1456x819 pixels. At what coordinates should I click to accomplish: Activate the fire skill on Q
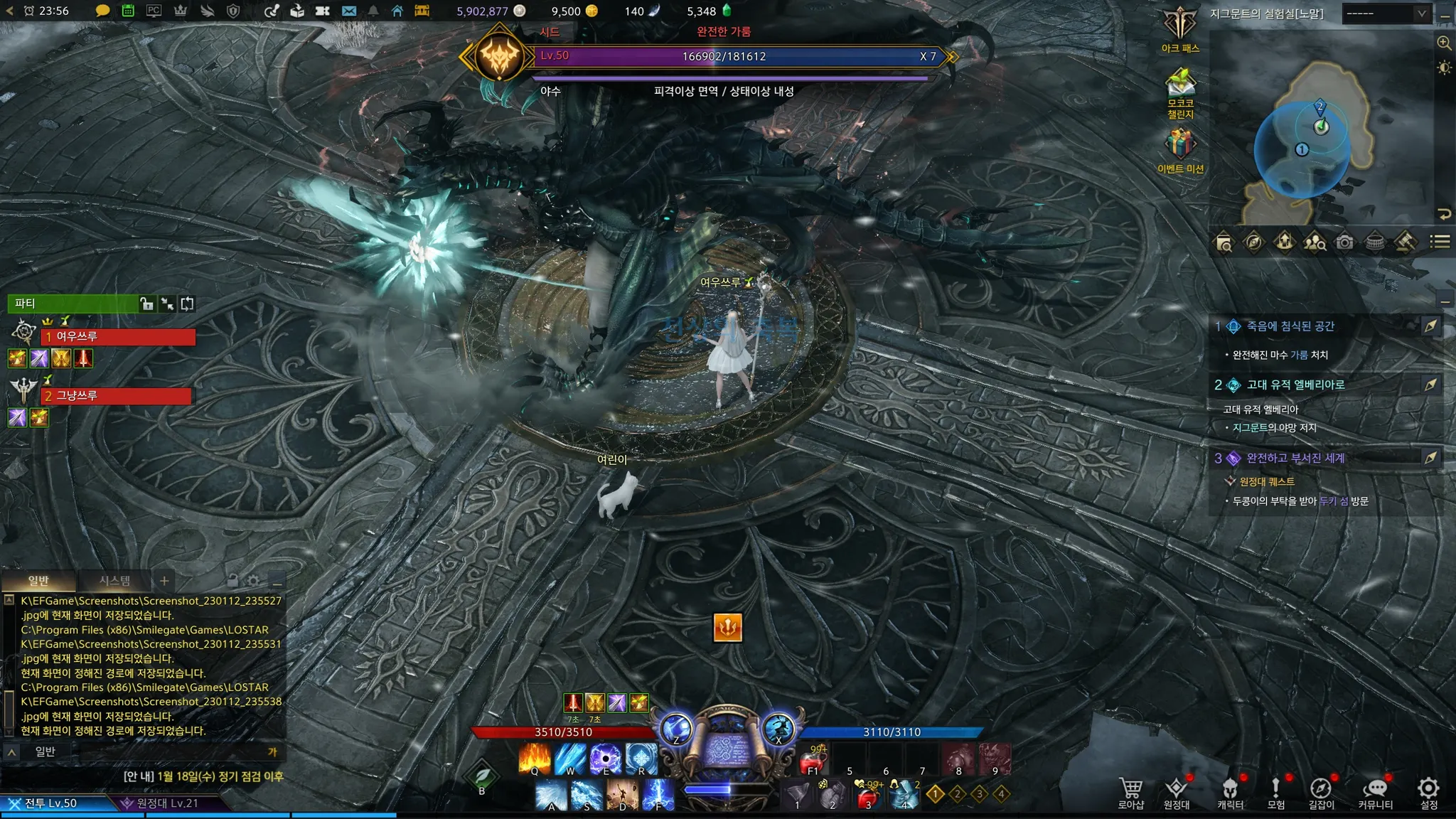point(535,758)
